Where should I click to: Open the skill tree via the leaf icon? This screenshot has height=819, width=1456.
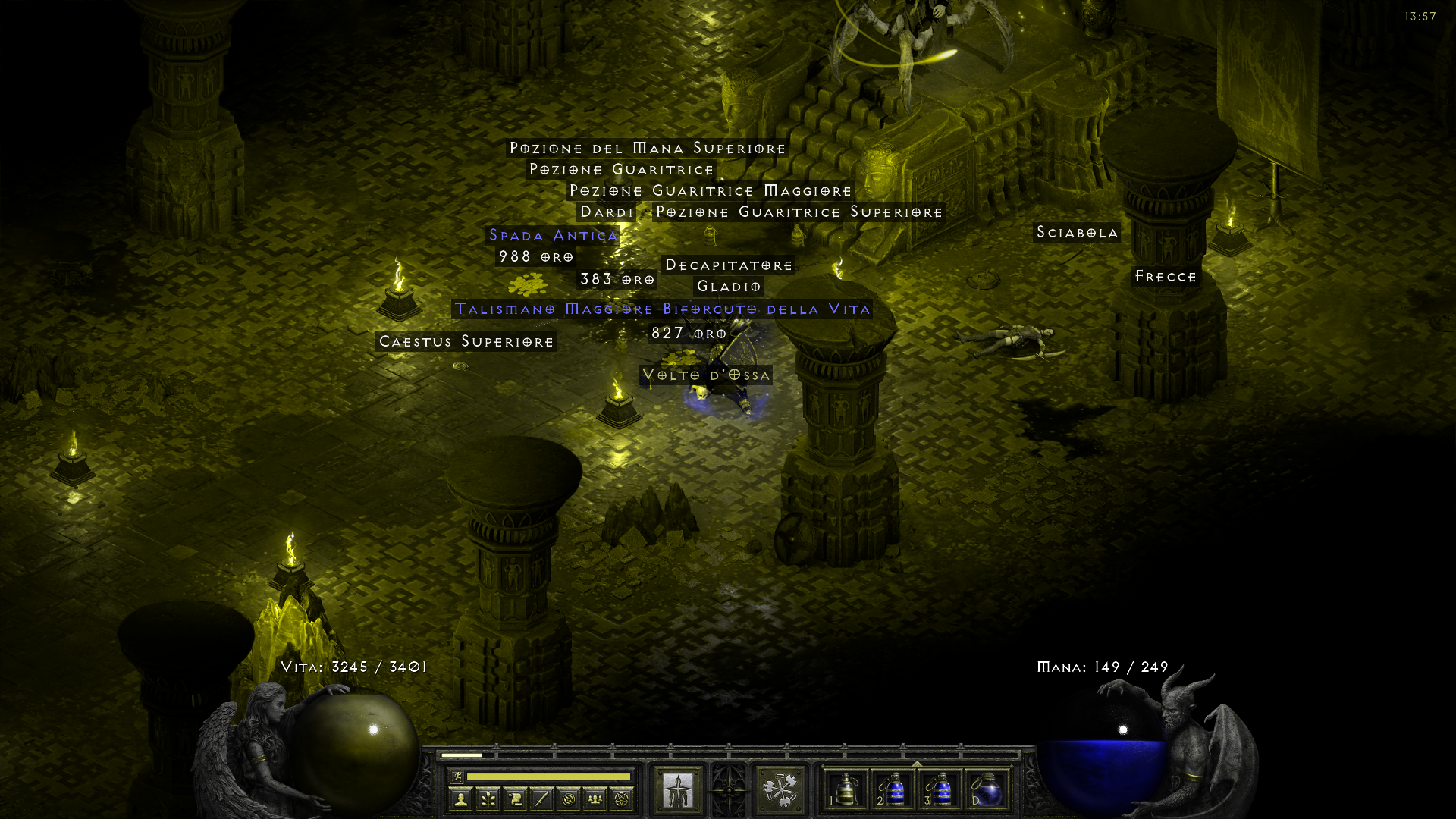488,798
